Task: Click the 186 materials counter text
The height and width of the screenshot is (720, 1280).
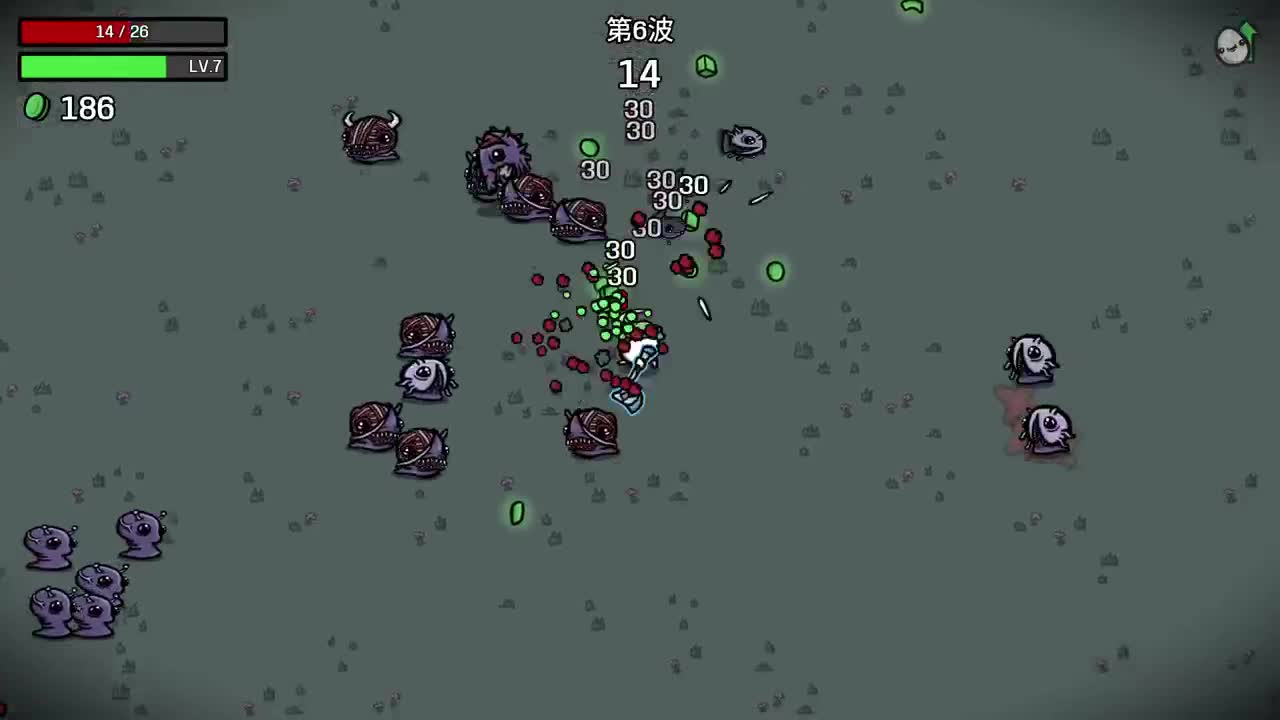Action: pyautogui.click(x=87, y=108)
